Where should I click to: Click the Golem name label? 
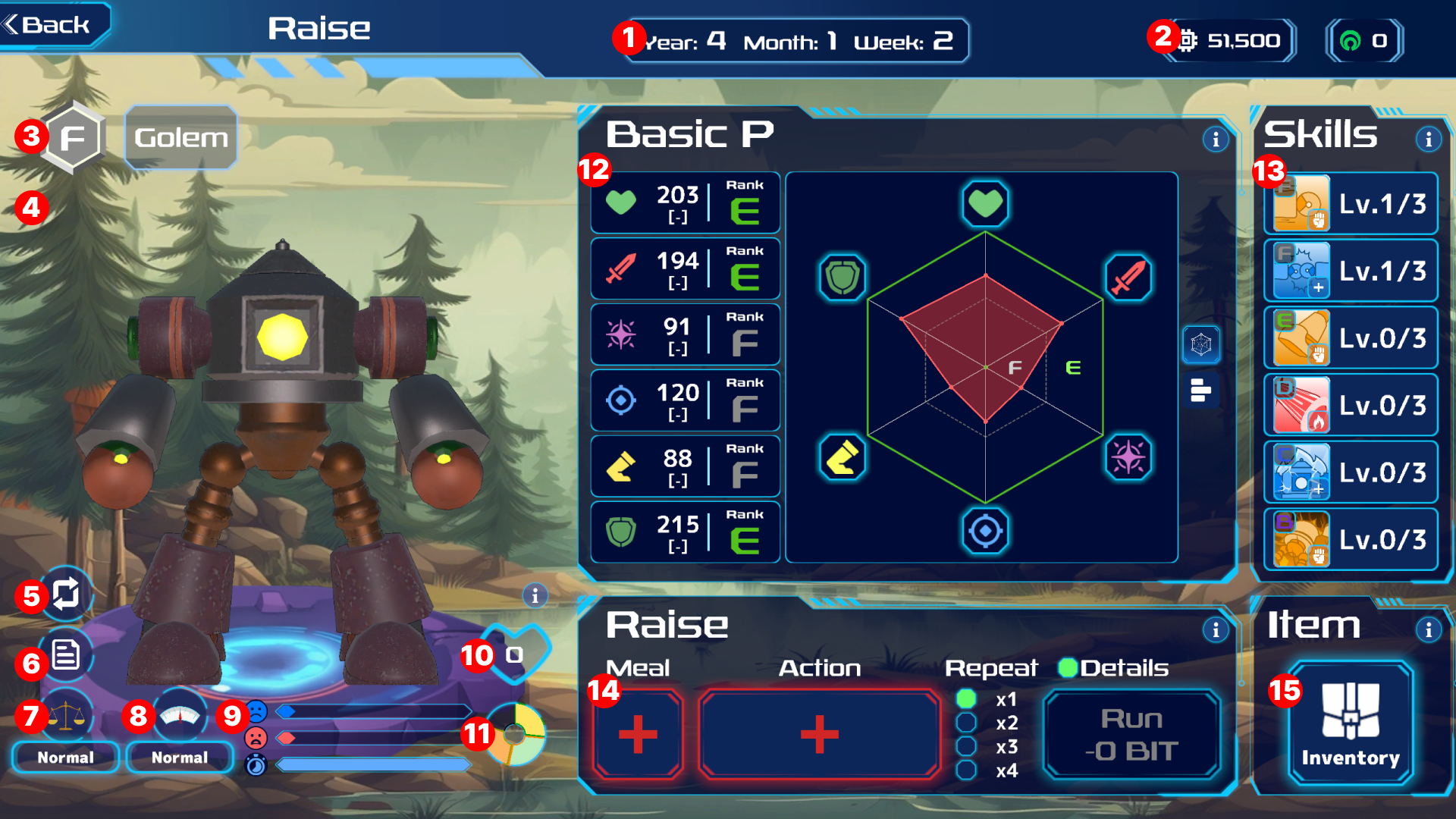[181, 137]
